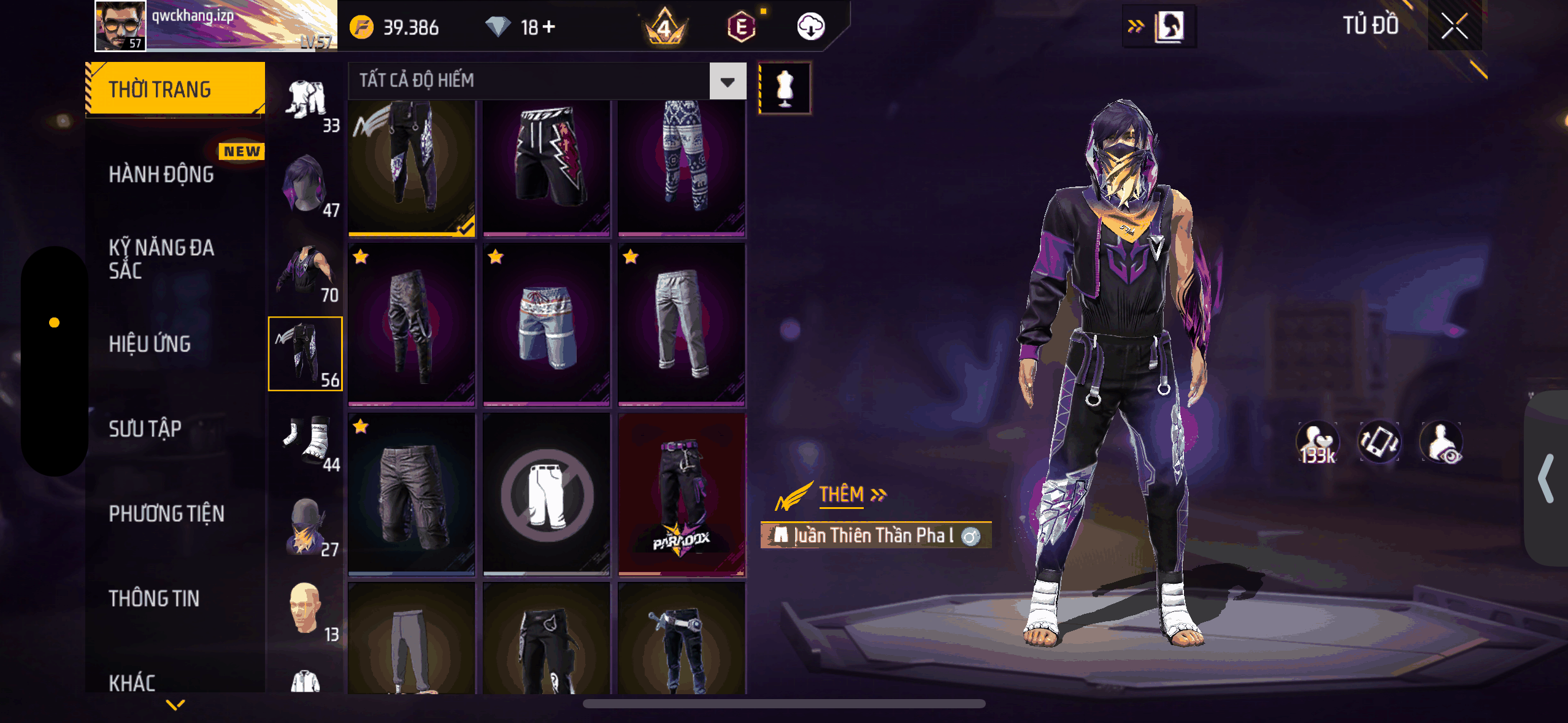Open the qwckhang.izp player profile
Screen dimensions: 1568x723
215,26
